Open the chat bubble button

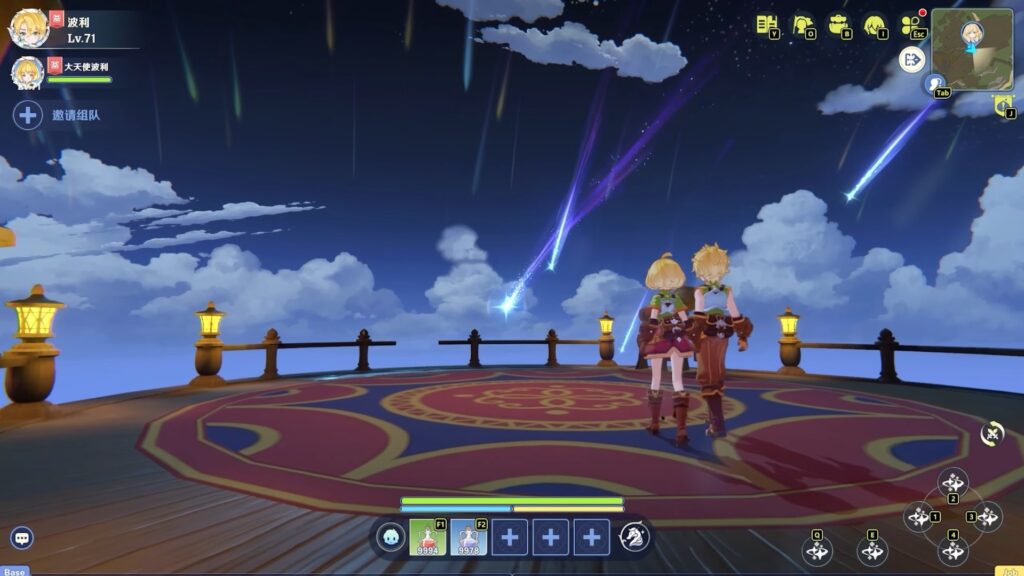tap(22, 538)
